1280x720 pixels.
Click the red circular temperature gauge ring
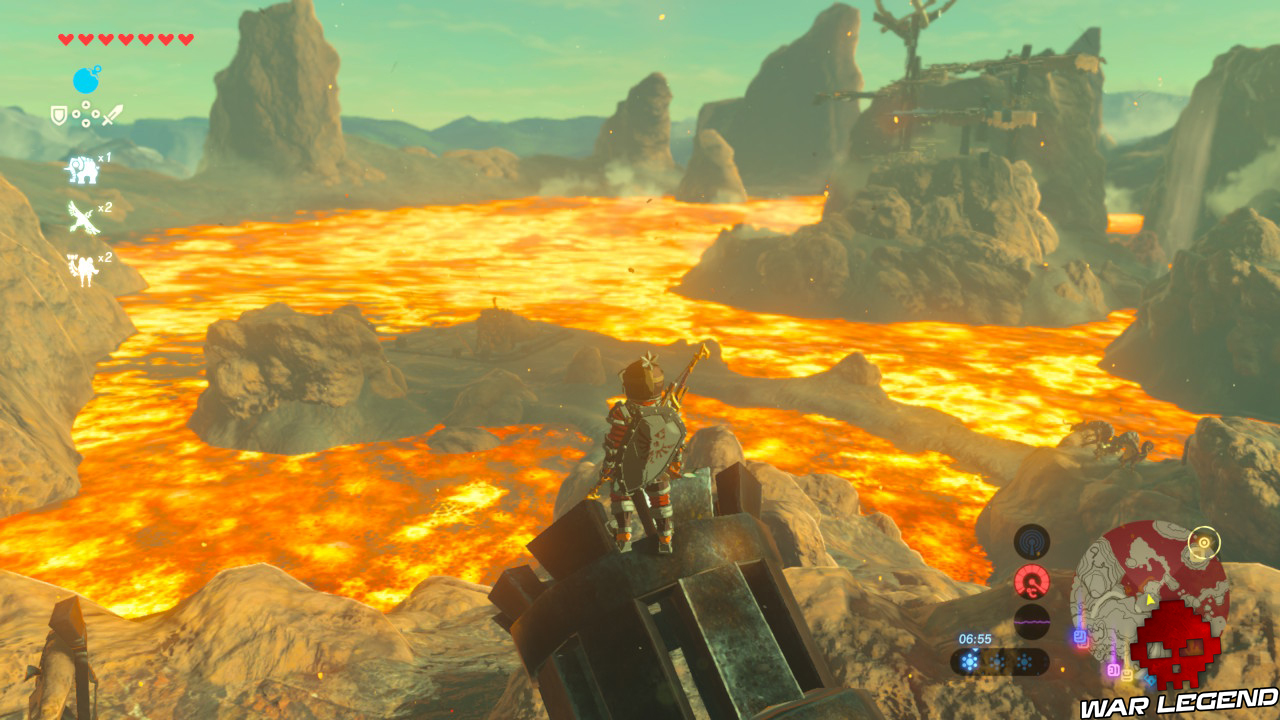click(x=1032, y=581)
